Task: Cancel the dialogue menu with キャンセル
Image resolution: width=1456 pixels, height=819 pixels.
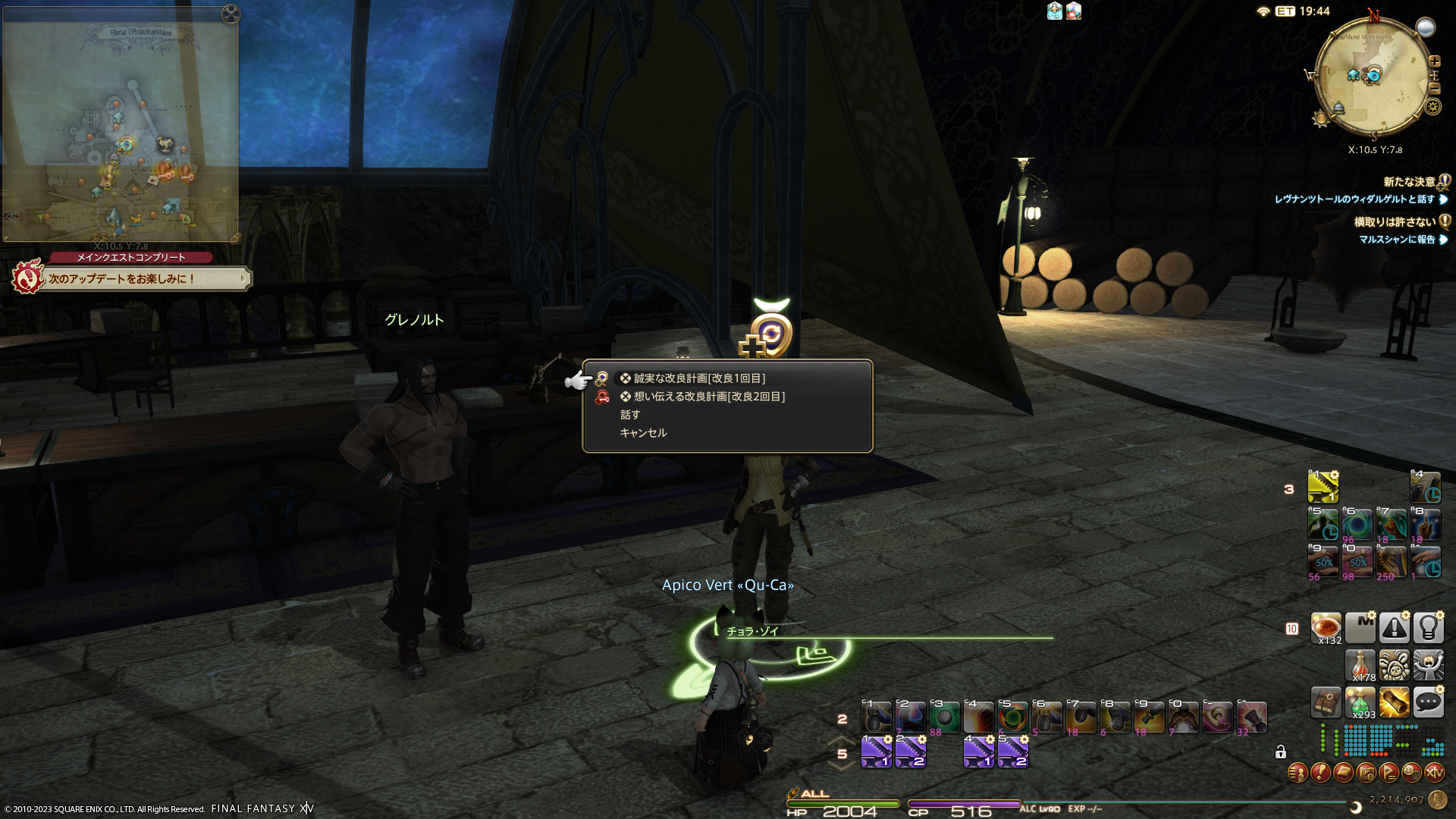Action: [643, 433]
